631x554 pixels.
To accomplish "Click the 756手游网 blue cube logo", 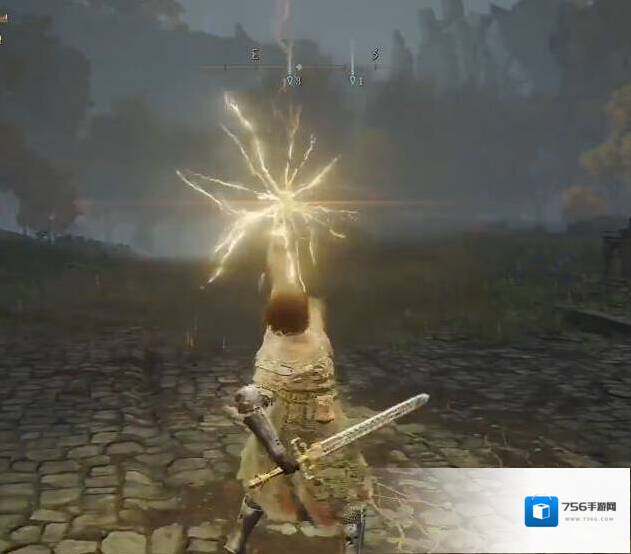I will tap(541, 510).
